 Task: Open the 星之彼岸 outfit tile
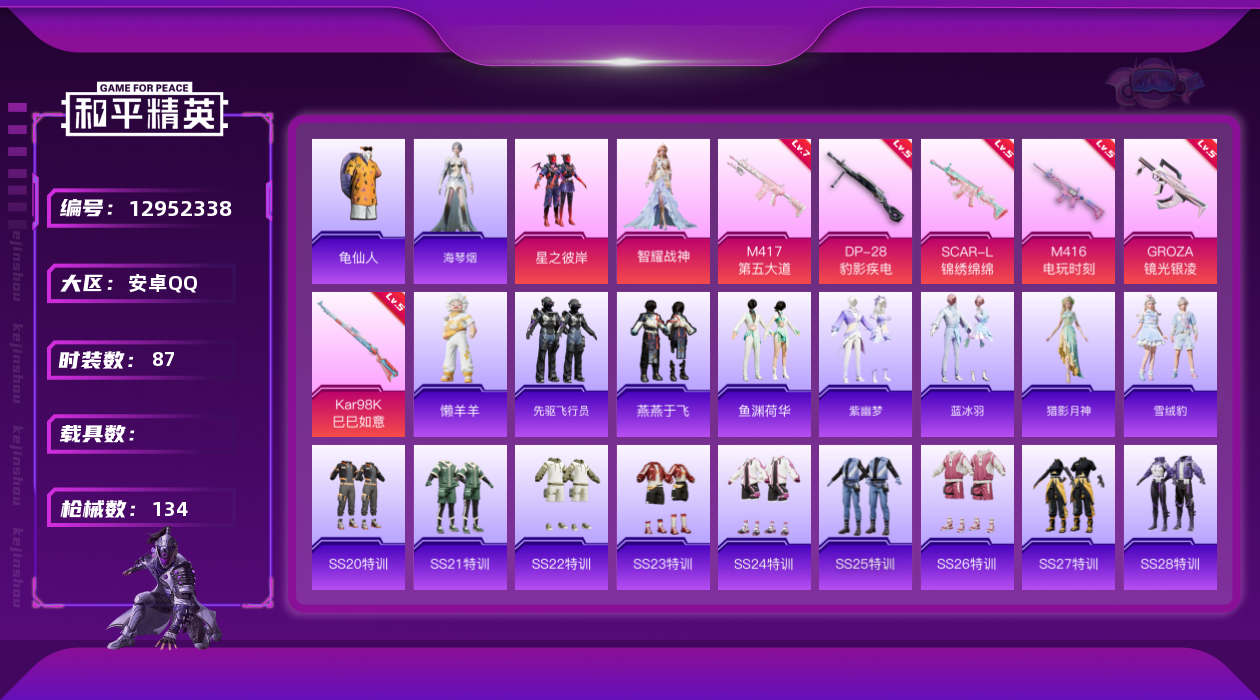(x=561, y=211)
